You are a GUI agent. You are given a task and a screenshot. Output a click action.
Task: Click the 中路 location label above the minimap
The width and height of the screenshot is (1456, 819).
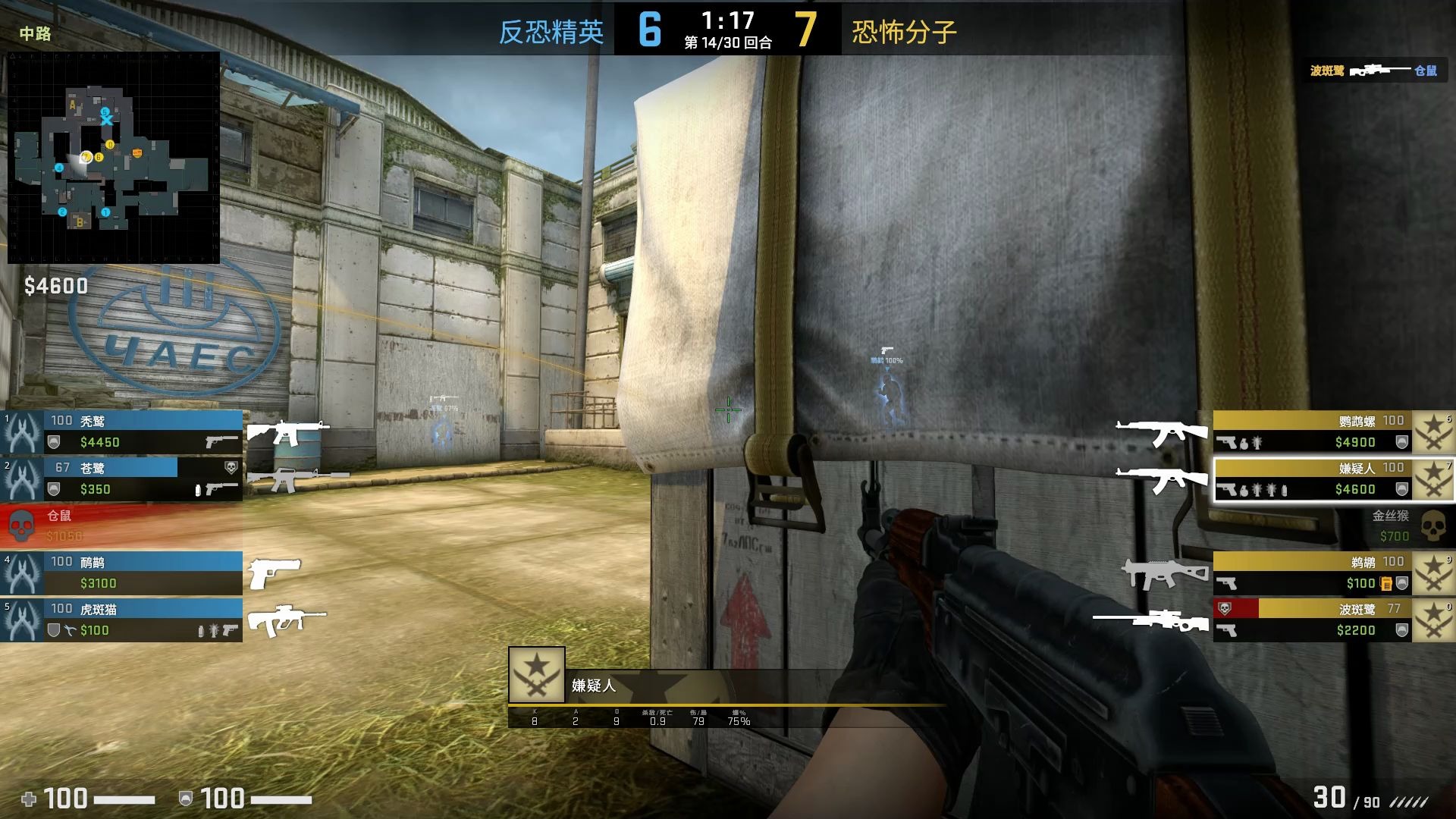coord(36,35)
